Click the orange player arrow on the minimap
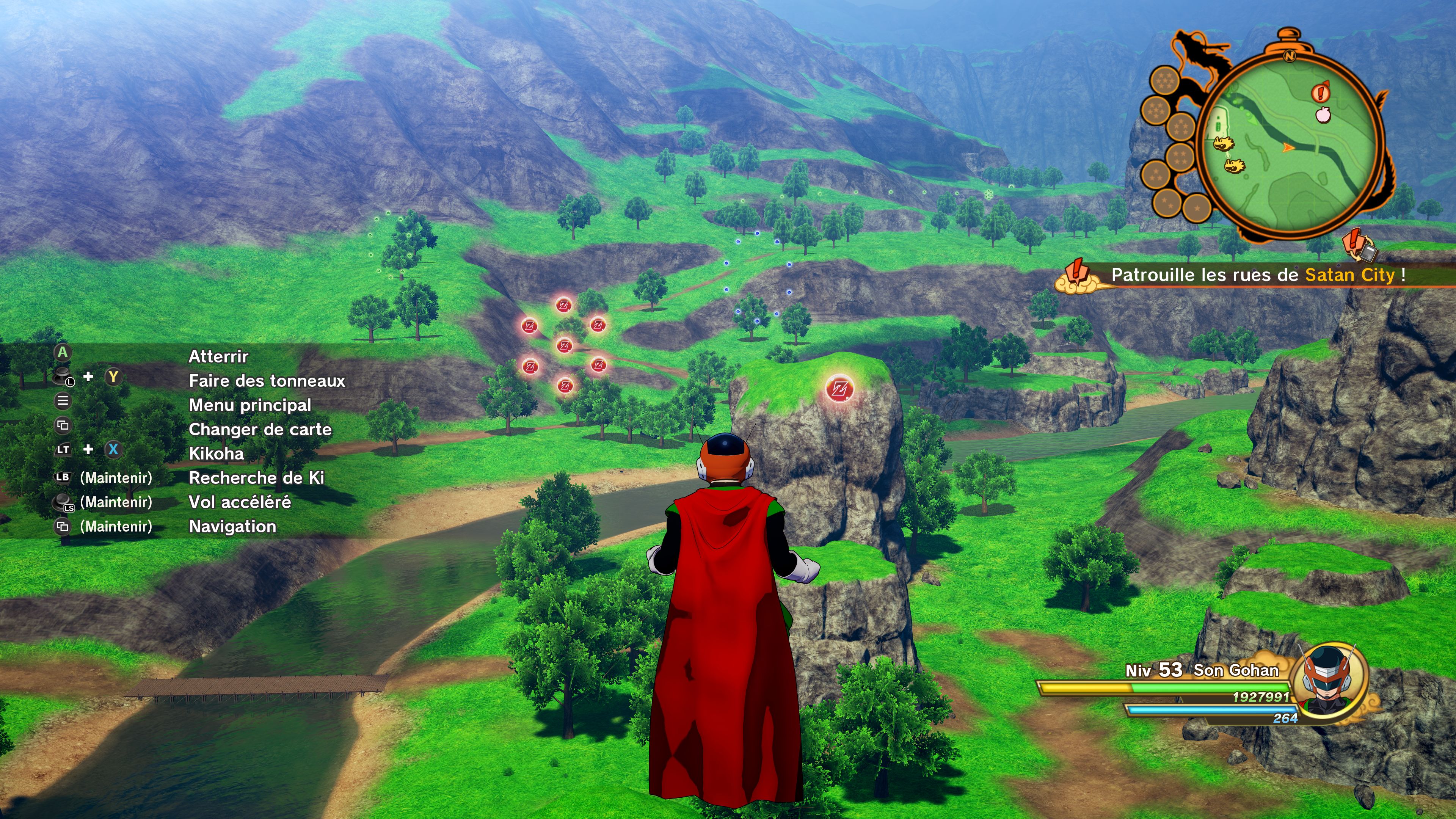This screenshot has width=1456, height=819. coord(1288,147)
